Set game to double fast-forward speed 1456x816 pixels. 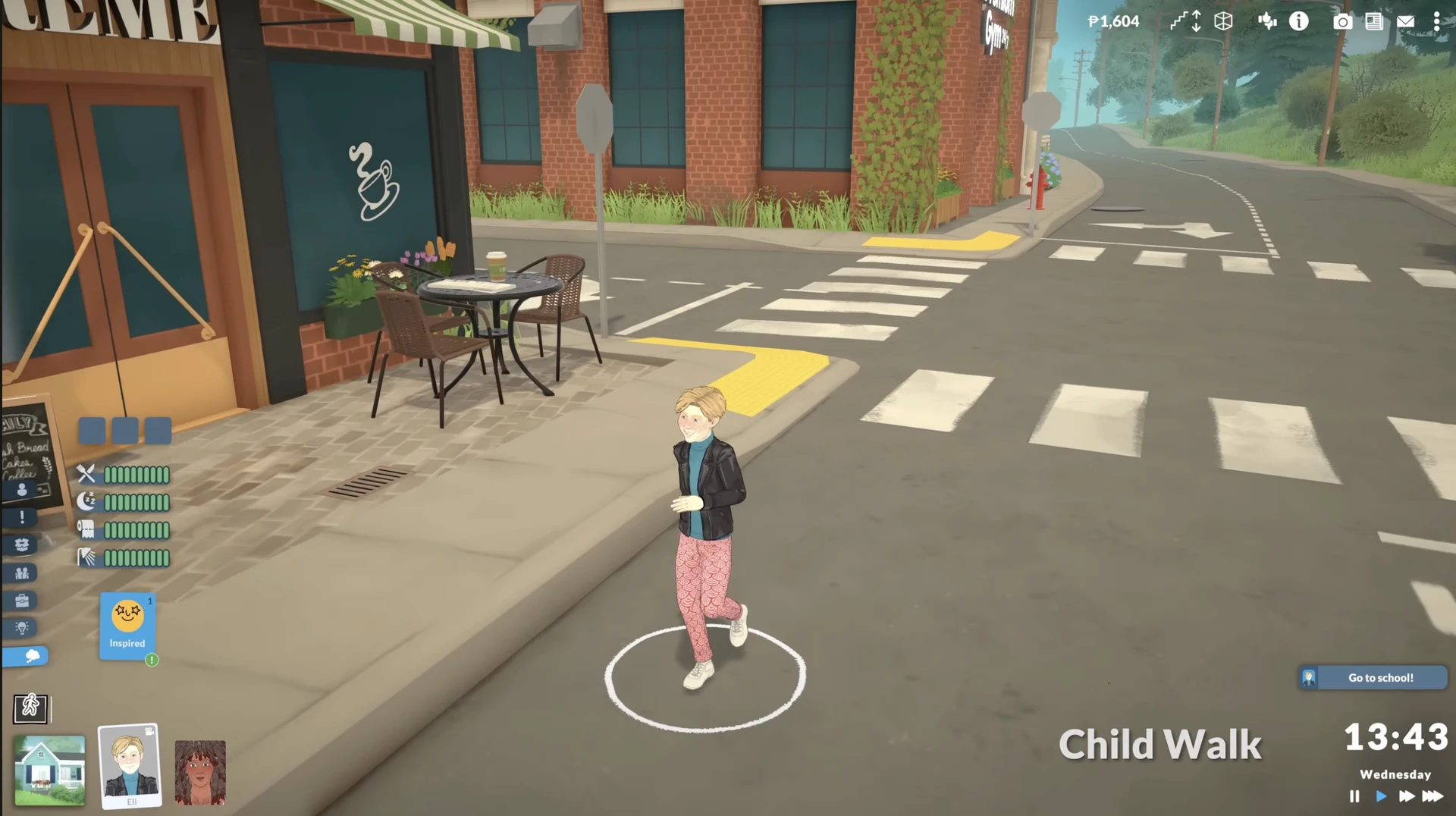pos(1406,796)
